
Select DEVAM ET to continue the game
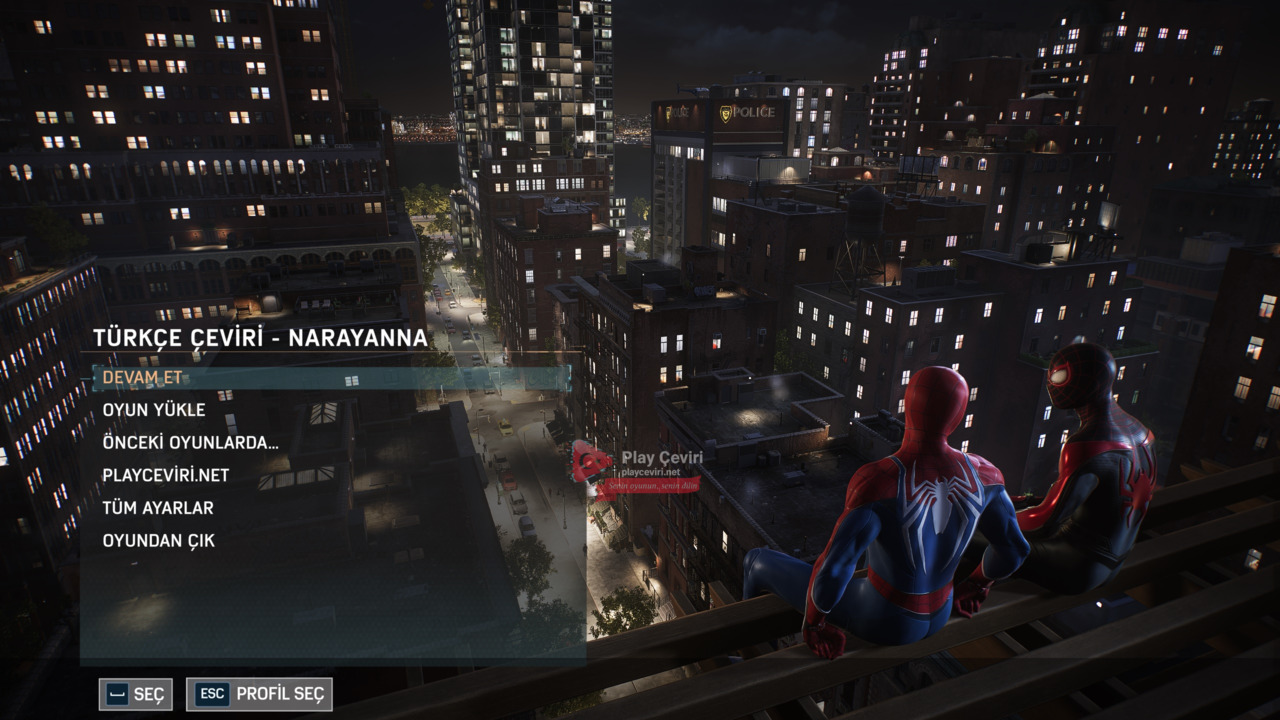[x=143, y=378]
